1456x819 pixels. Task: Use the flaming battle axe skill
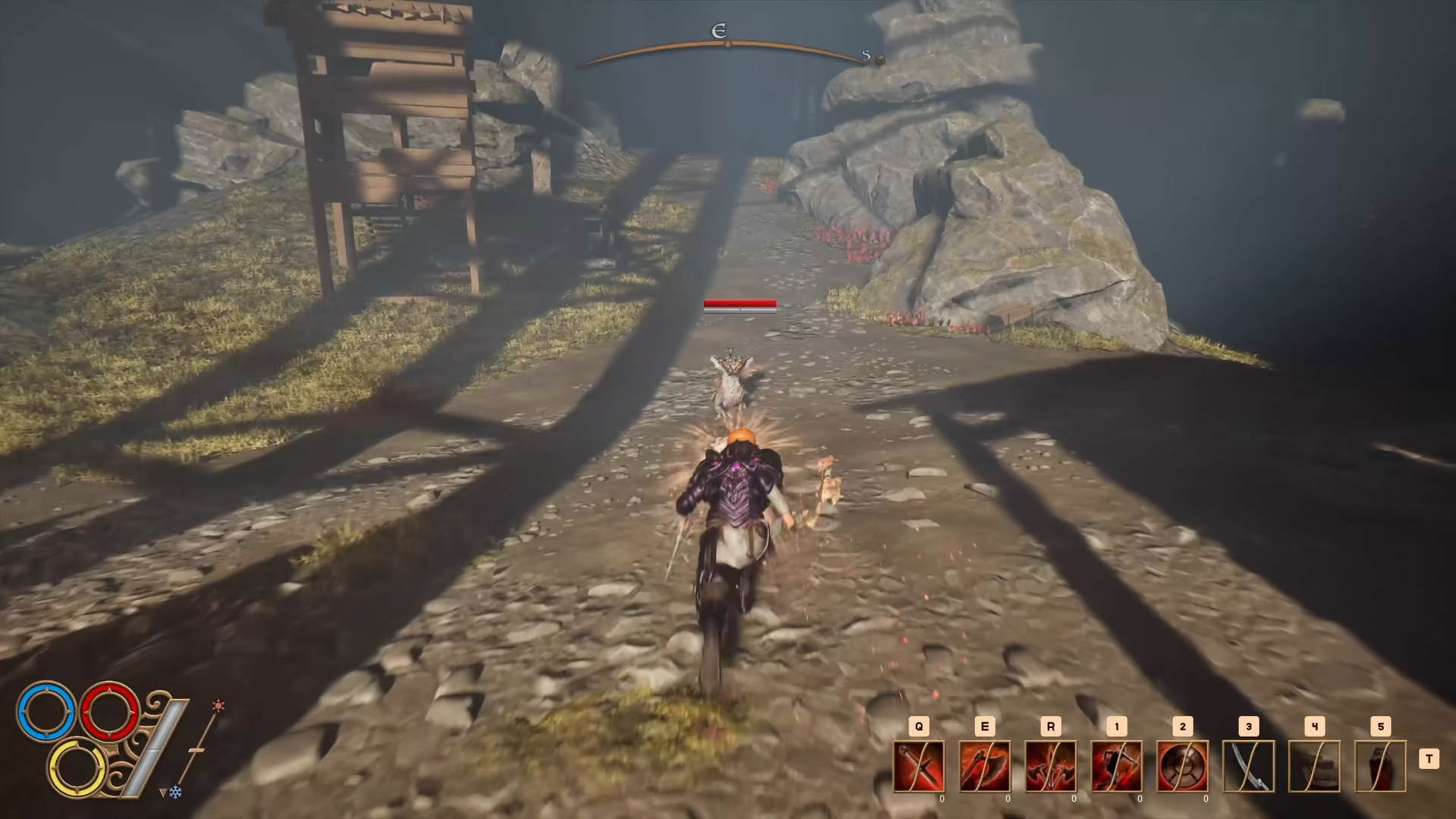click(984, 766)
